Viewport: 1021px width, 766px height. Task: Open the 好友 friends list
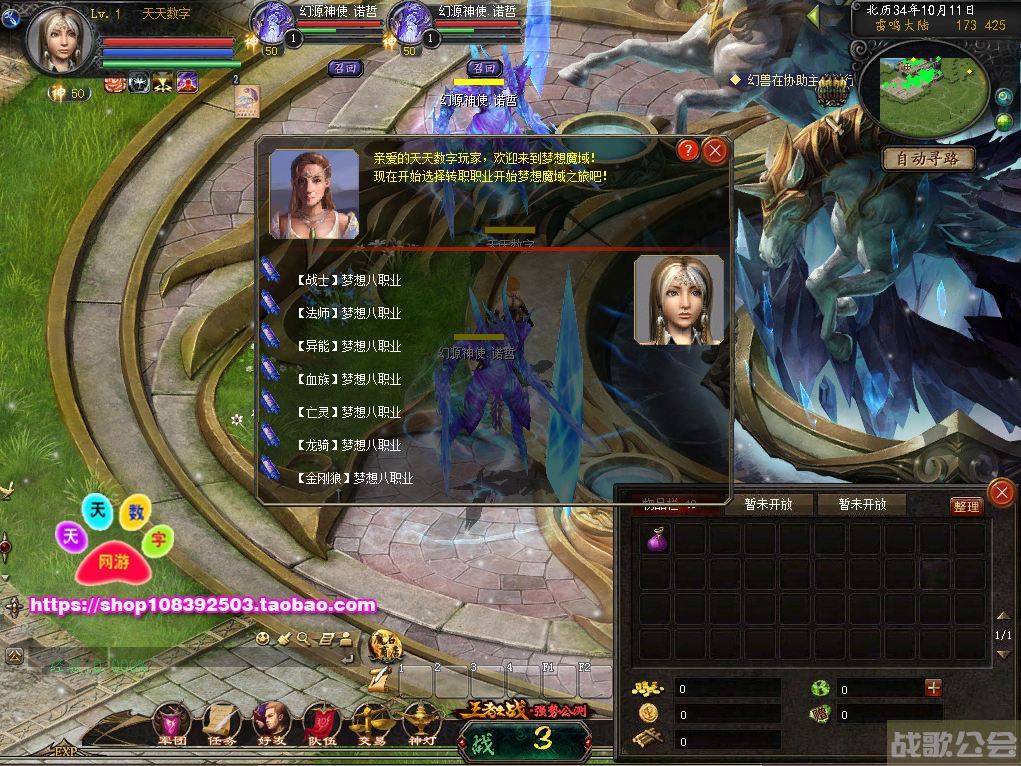pyautogui.click(x=271, y=722)
